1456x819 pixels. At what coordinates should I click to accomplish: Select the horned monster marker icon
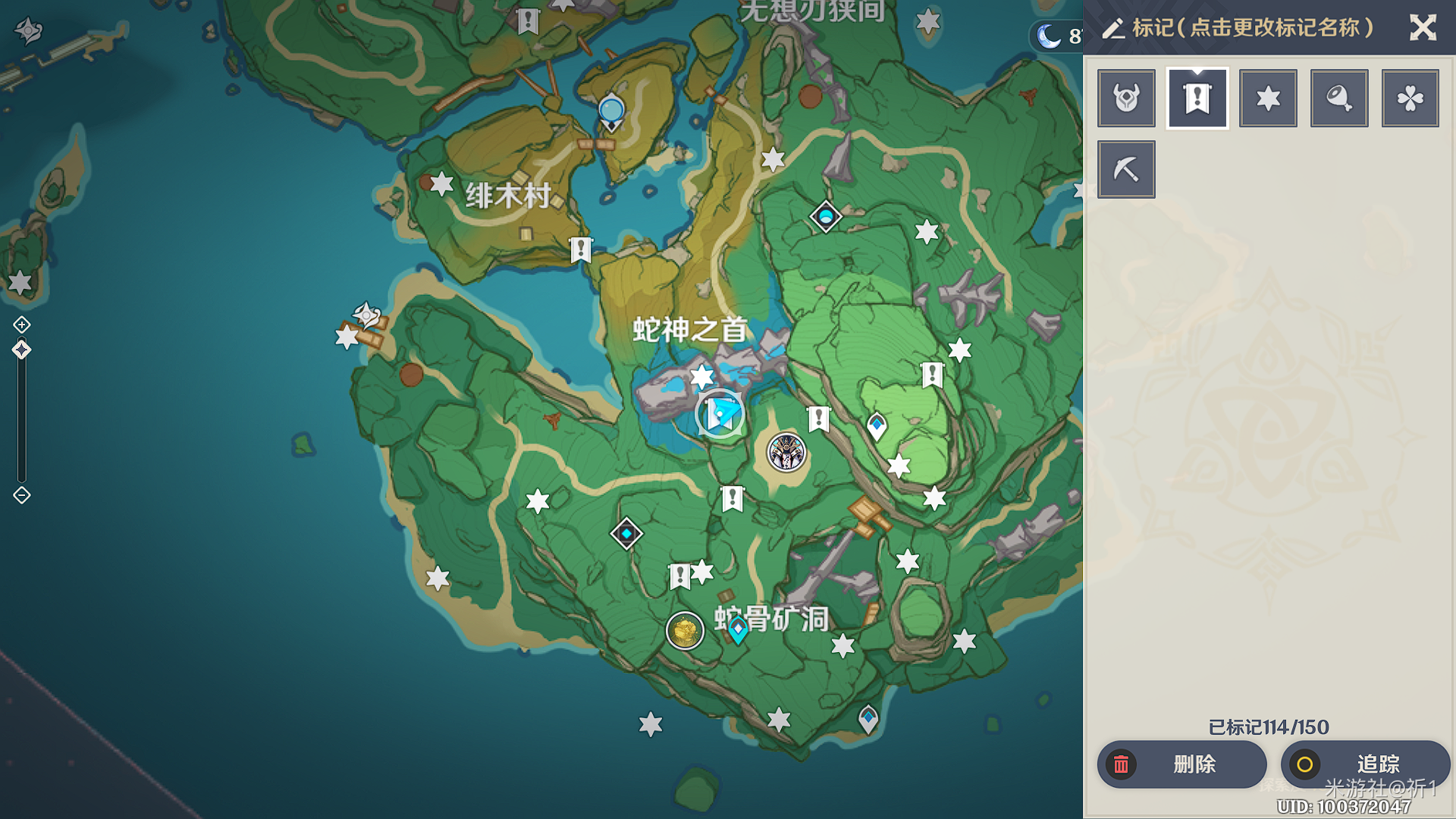pyautogui.click(x=1126, y=99)
